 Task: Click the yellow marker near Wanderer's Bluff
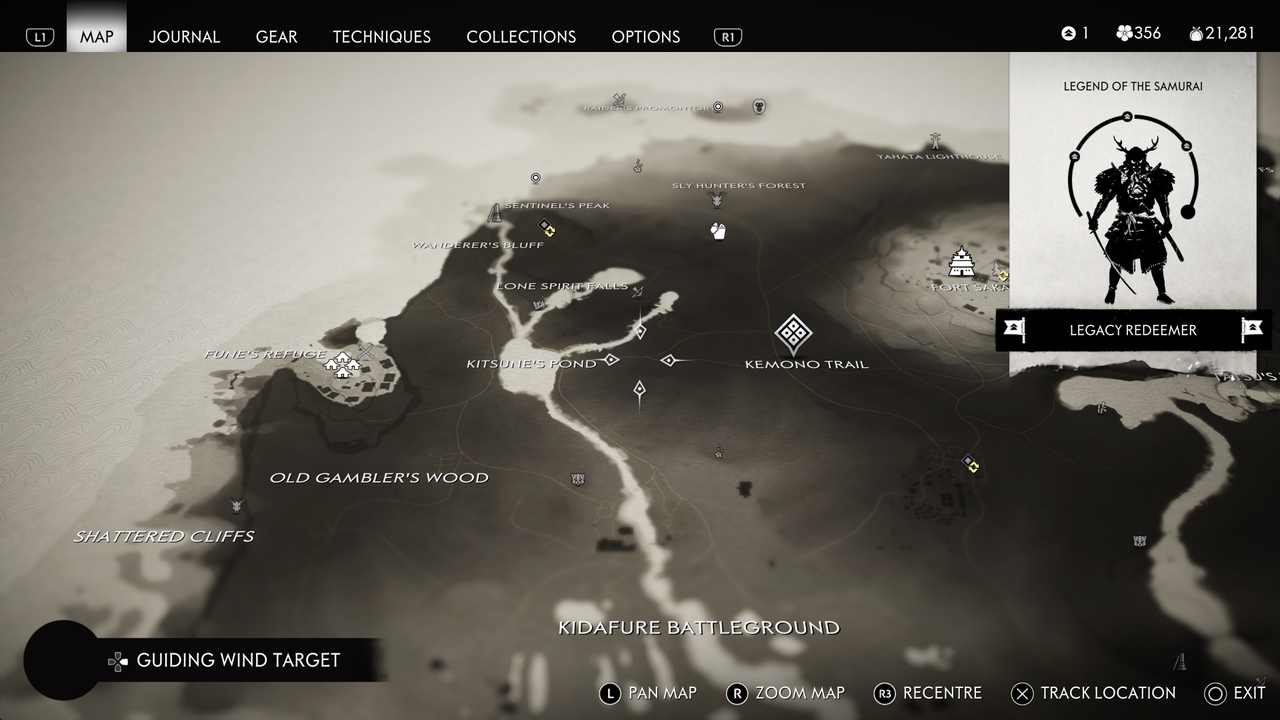click(x=549, y=229)
